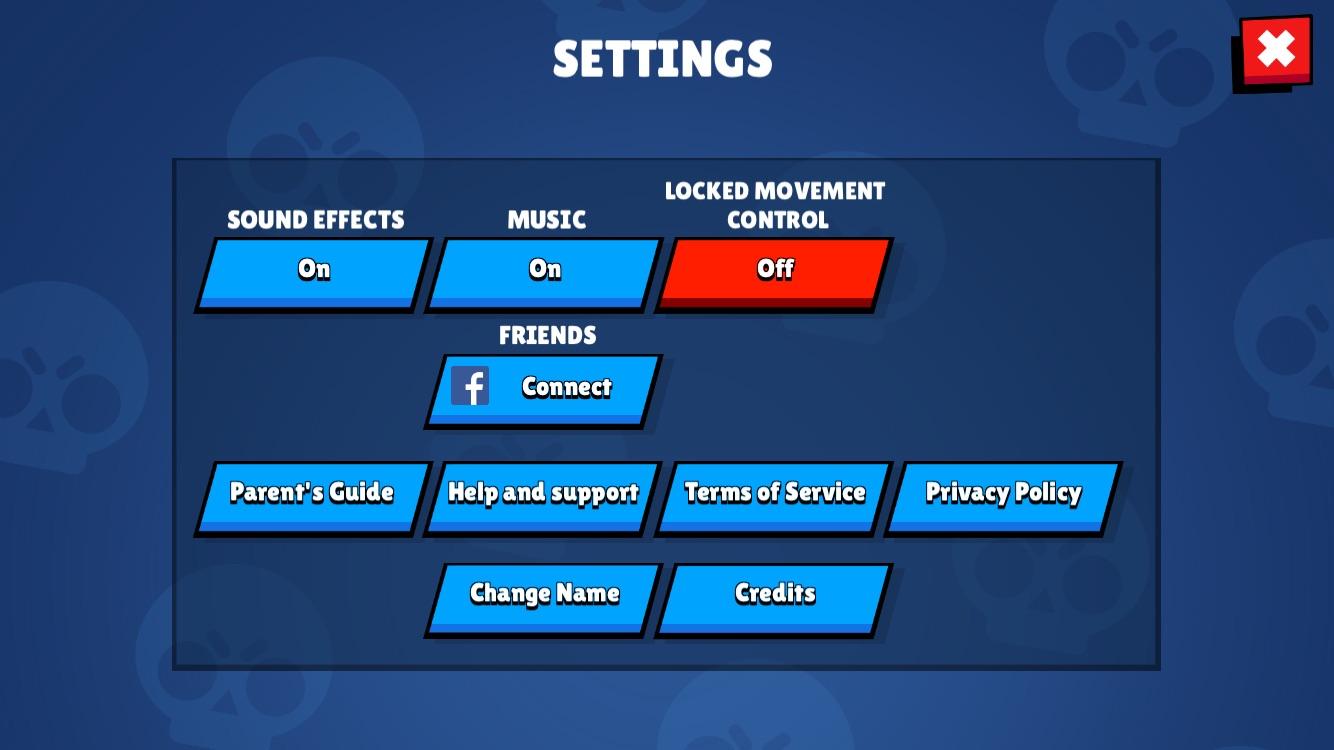
Task: Select the Connect button under Friends
Action: (565, 387)
